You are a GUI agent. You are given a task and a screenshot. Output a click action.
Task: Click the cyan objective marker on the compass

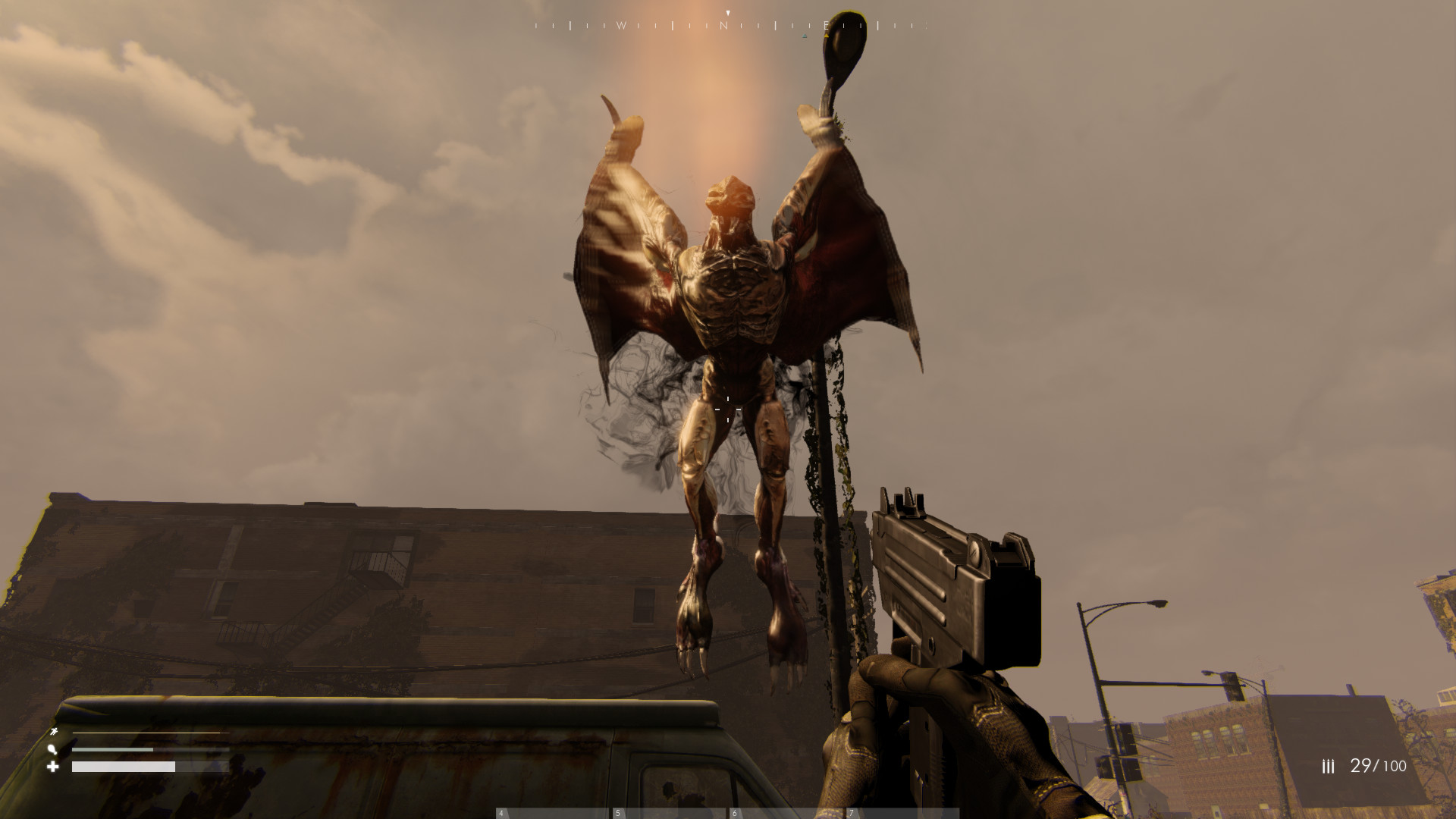[x=805, y=36]
